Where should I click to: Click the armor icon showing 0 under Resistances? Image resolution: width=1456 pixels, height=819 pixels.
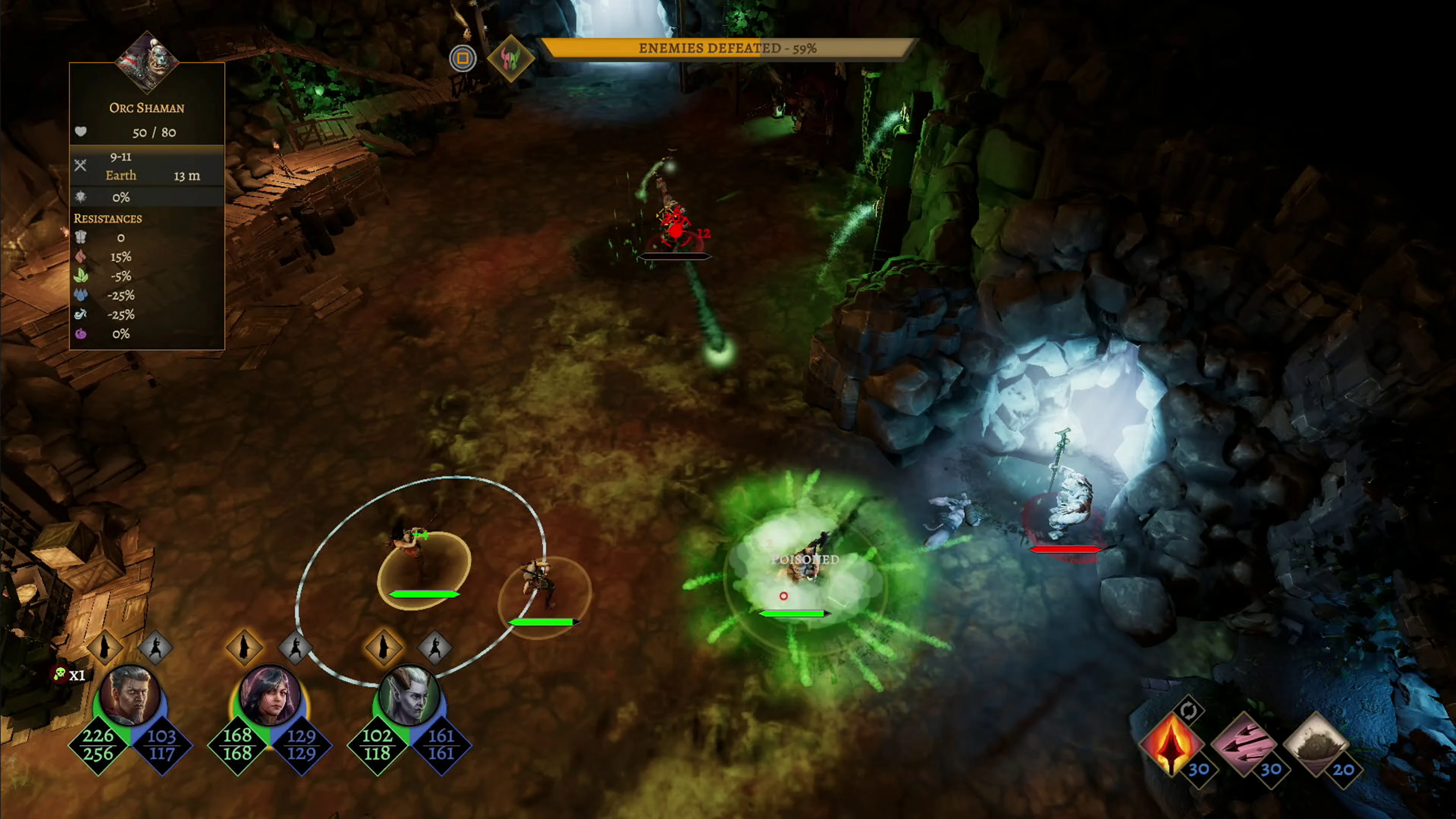pyautogui.click(x=81, y=238)
